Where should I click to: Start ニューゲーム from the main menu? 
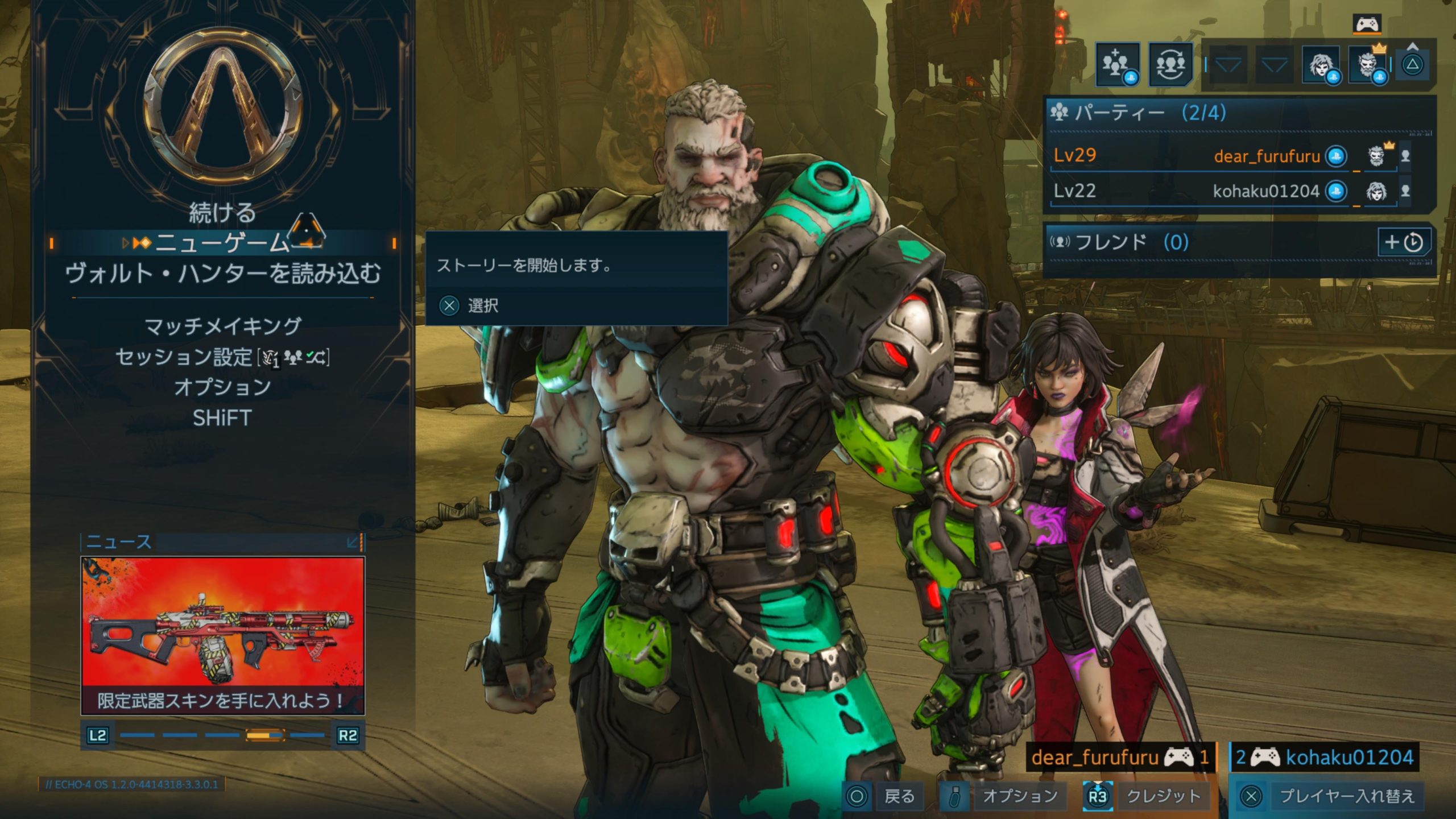pos(222,243)
